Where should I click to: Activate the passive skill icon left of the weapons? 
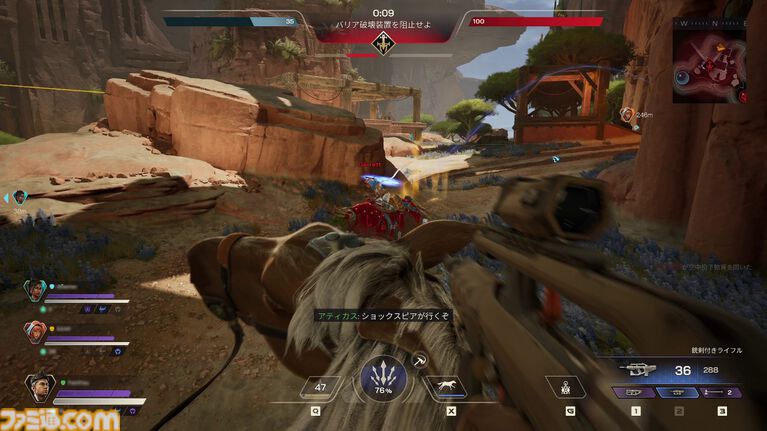pyautogui.click(x=566, y=385)
